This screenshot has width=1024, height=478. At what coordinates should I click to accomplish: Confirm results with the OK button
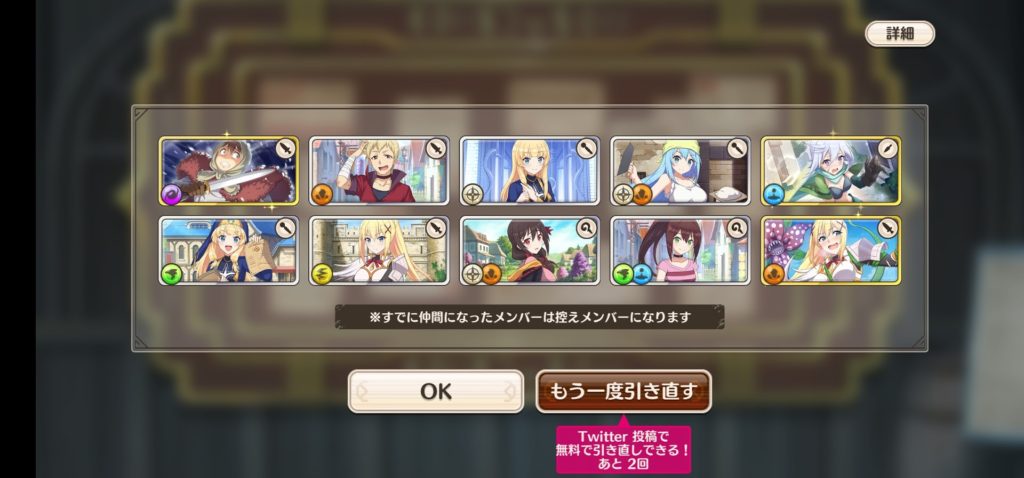435,391
